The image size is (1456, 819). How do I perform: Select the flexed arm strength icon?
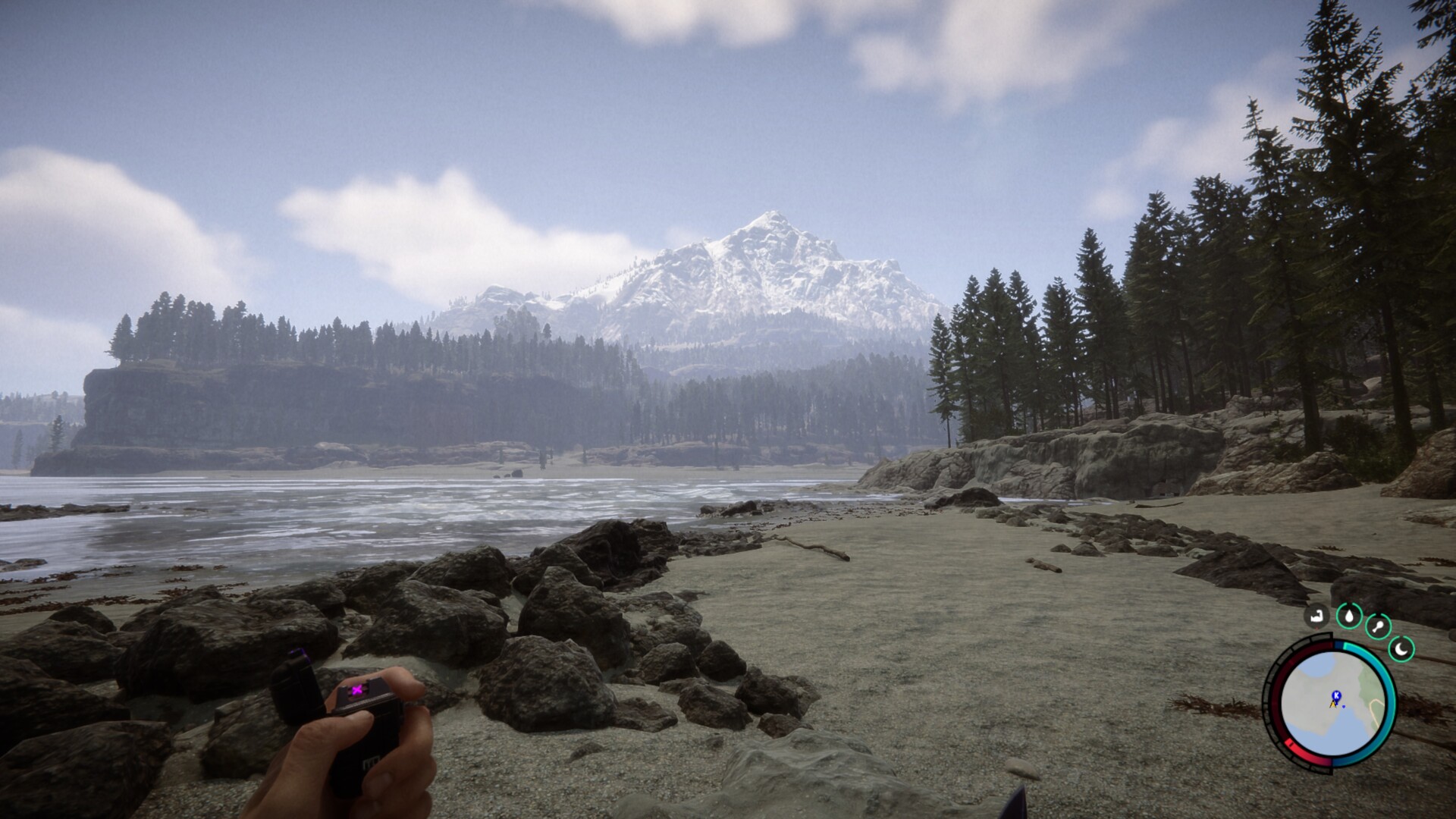coord(1316,615)
